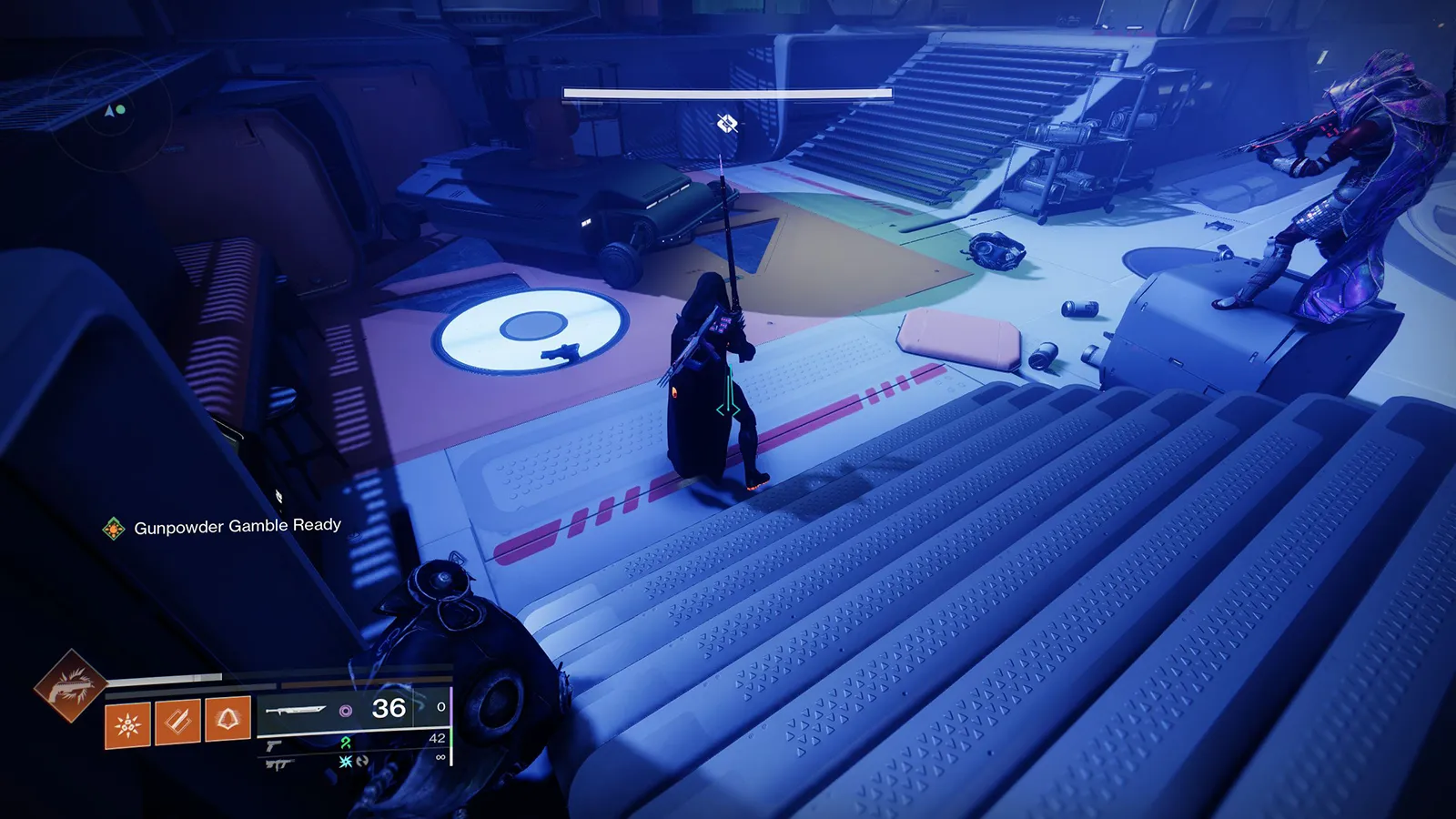The height and width of the screenshot is (819, 1456).
Task: Switch to the sidearm weapon slot
Action: 274,747
